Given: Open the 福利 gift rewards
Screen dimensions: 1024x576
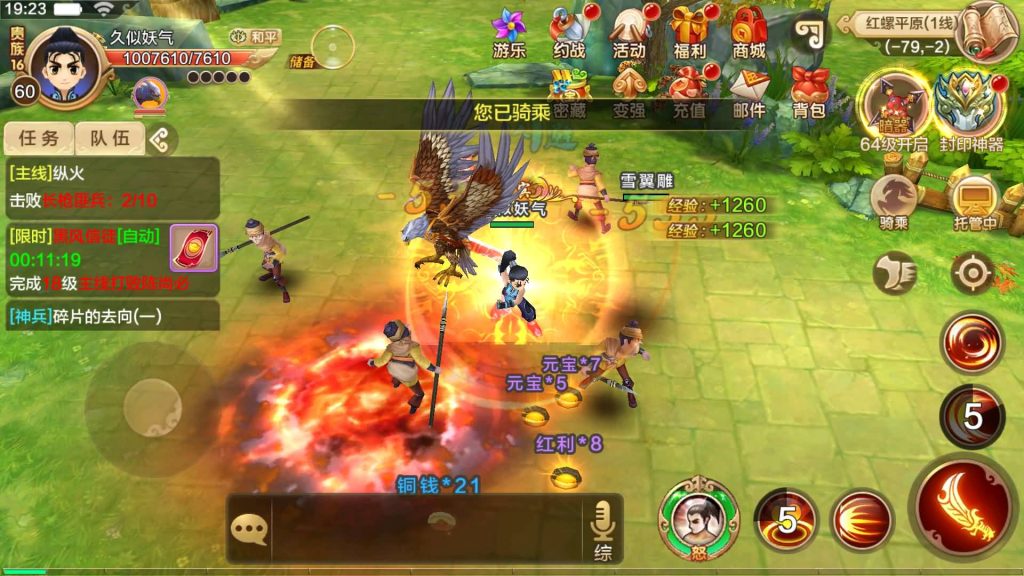Looking at the screenshot, I should tap(689, 32).
